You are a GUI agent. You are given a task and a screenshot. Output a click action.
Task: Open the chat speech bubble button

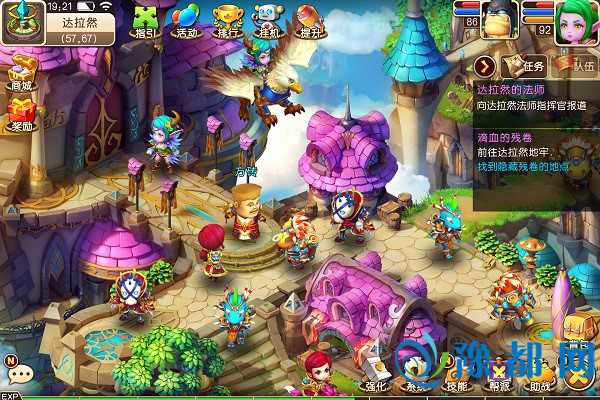click(x=22, y=375)
